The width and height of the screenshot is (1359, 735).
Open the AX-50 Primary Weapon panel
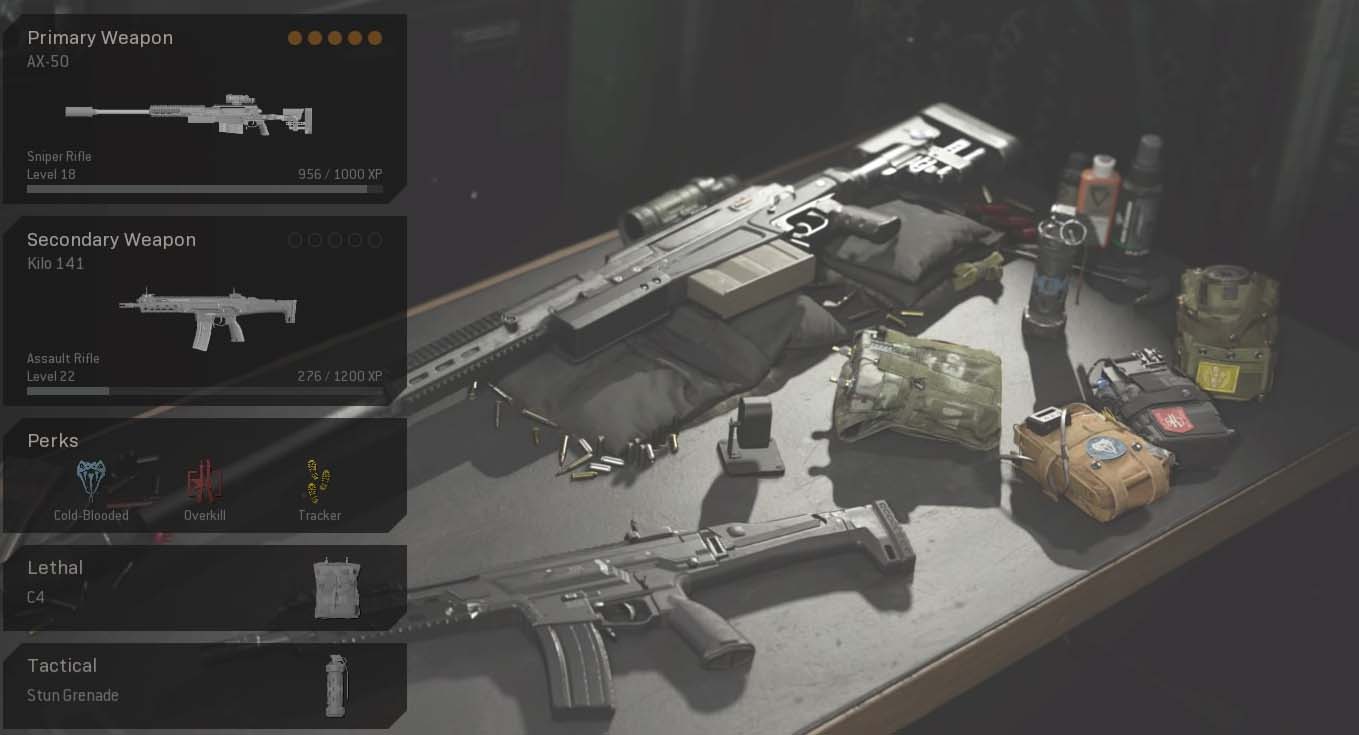click(204, 109)
